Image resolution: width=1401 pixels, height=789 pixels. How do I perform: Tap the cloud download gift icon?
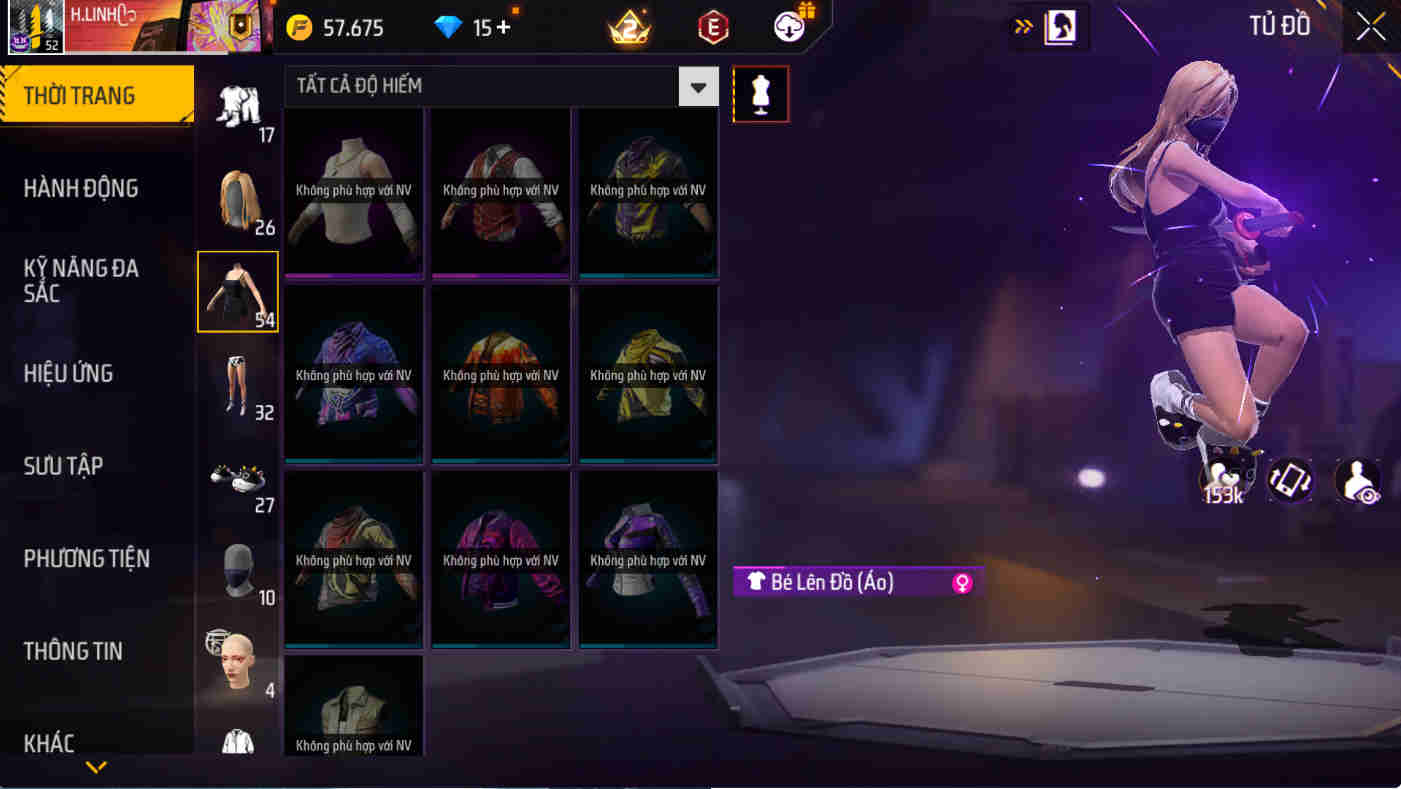pos(788,27)
